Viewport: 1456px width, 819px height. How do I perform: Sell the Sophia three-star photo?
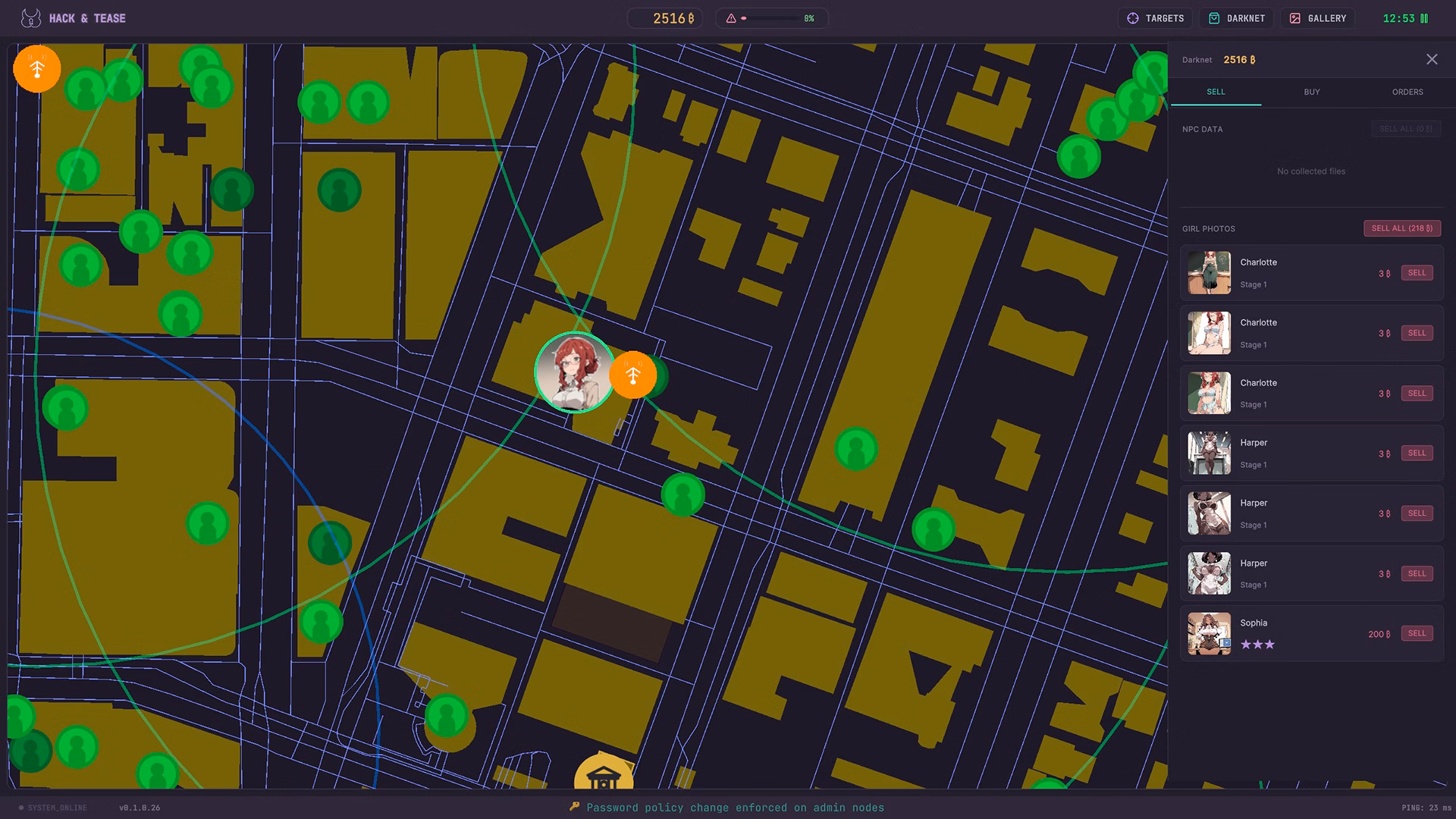point(1416,633)
